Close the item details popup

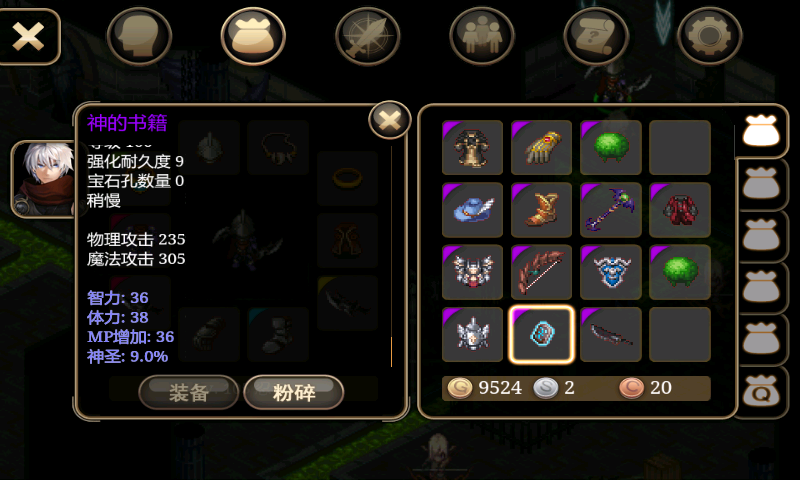pyautogui.click(x=390, y=121)
